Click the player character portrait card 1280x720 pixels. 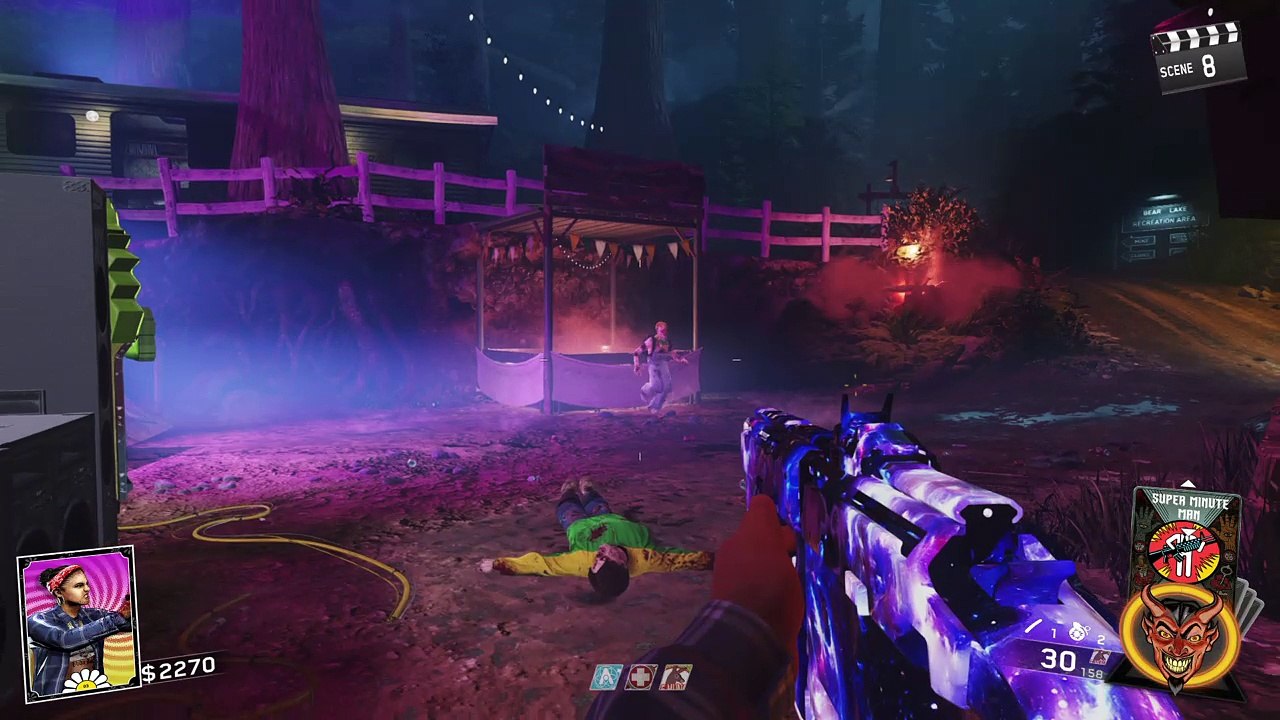coord(77,621)
